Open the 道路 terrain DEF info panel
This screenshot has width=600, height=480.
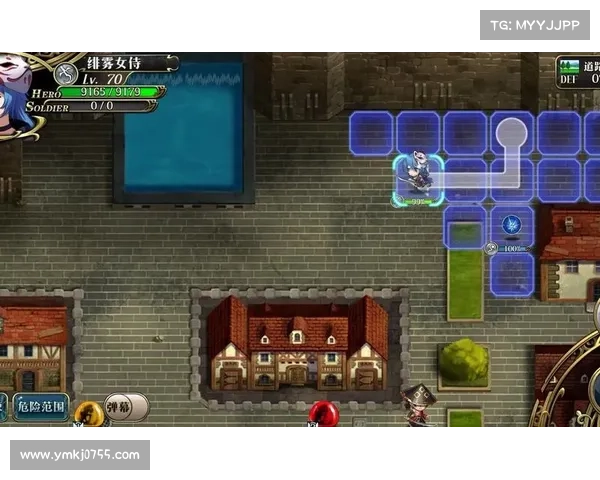578,71
